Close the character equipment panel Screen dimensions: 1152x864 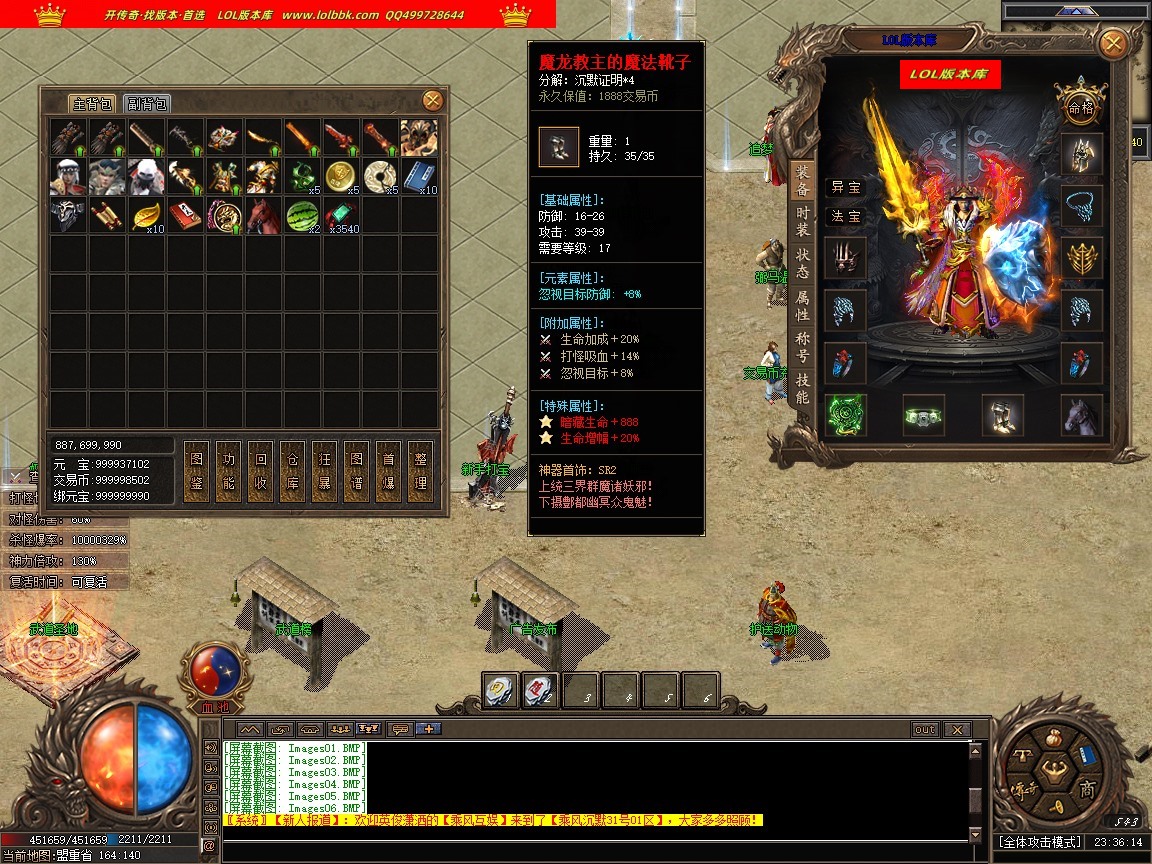point(1112,44)
